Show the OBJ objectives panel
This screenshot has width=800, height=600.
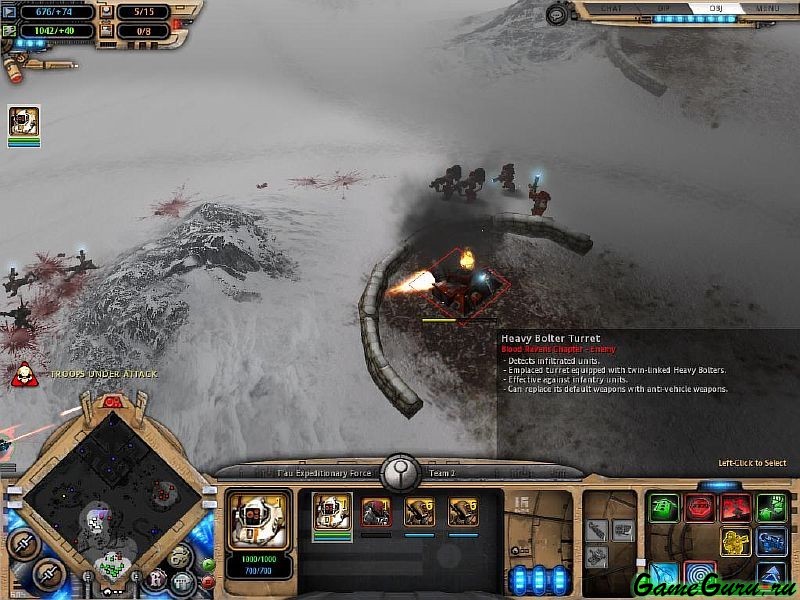point(716,8)
